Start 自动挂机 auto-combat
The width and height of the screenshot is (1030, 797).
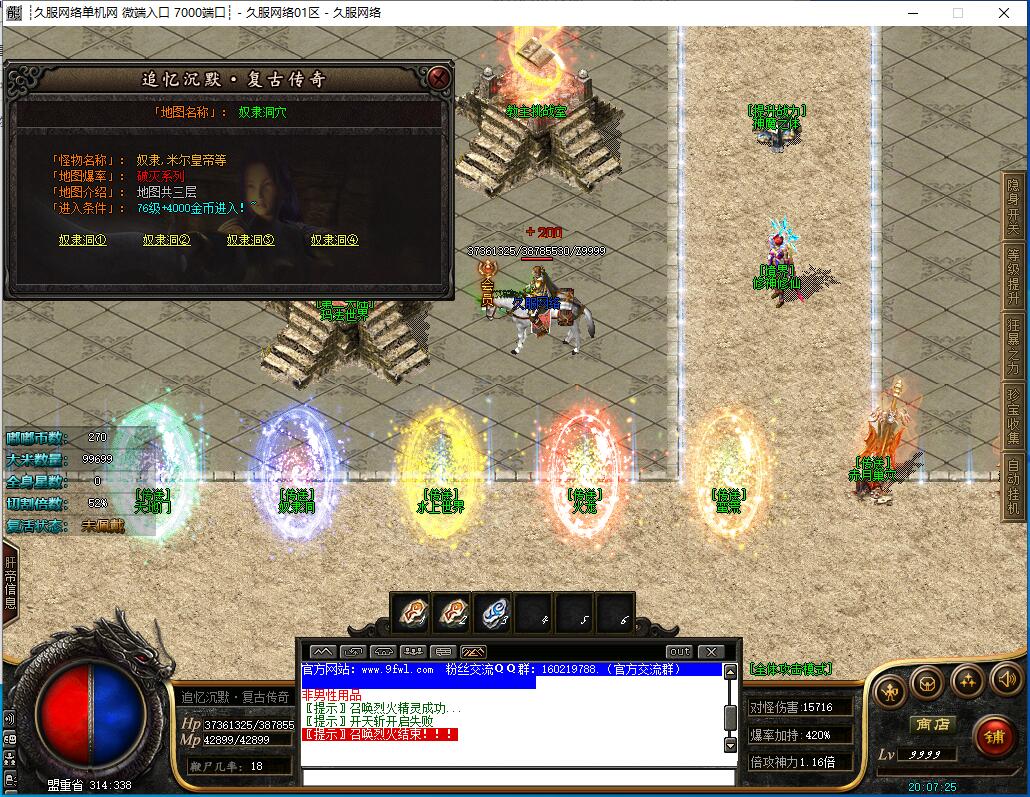click(1014, 487)
